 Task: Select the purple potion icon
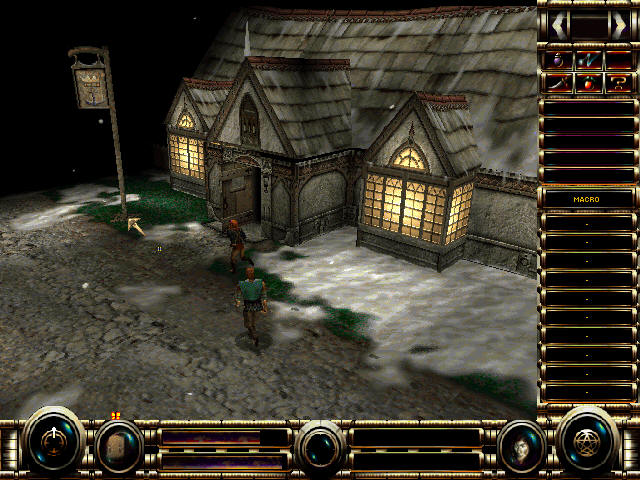pos(559,60)
